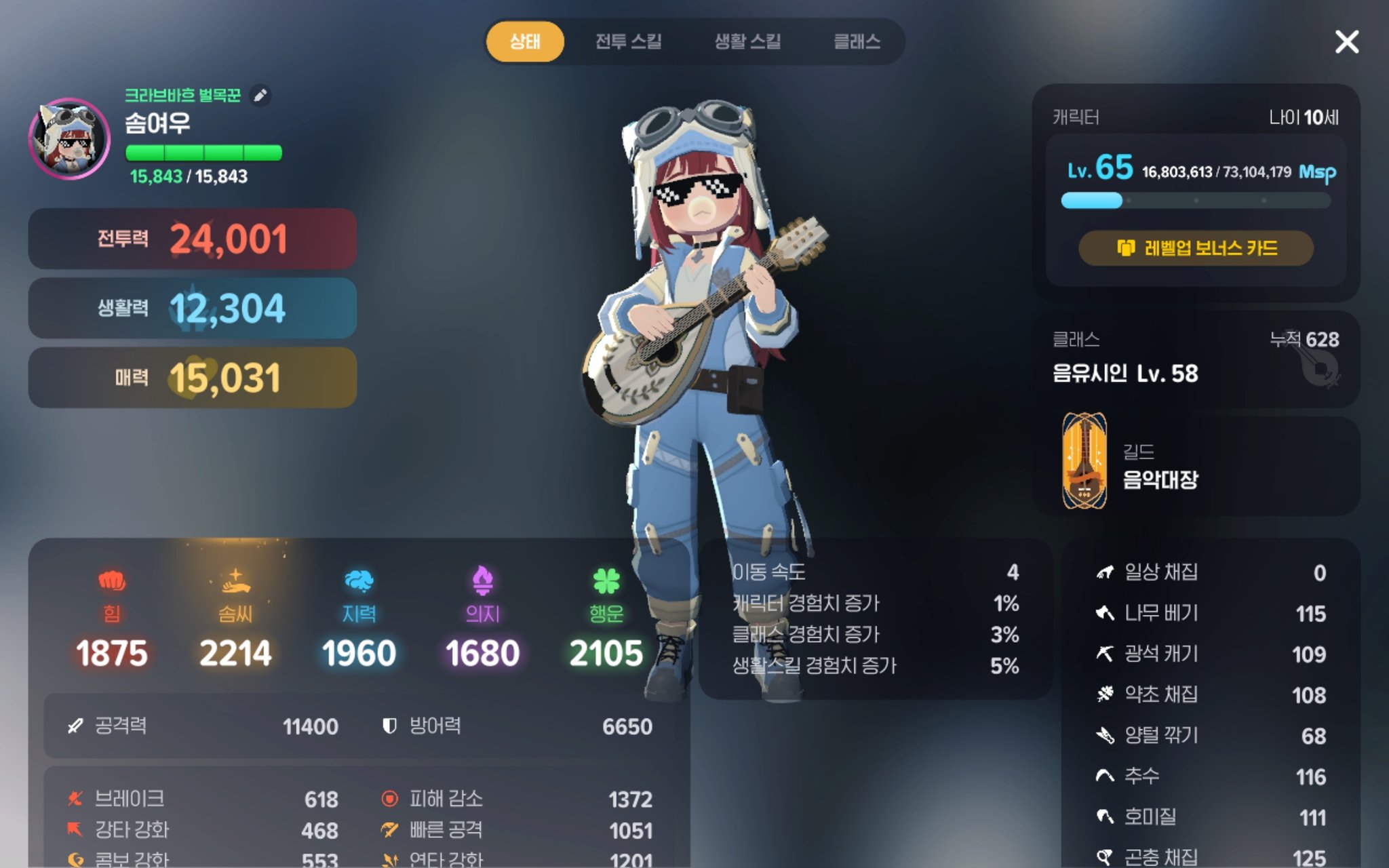Show the 클래스 tab
This screenshot has width=1389, height=868.
[x=857, y=42]
